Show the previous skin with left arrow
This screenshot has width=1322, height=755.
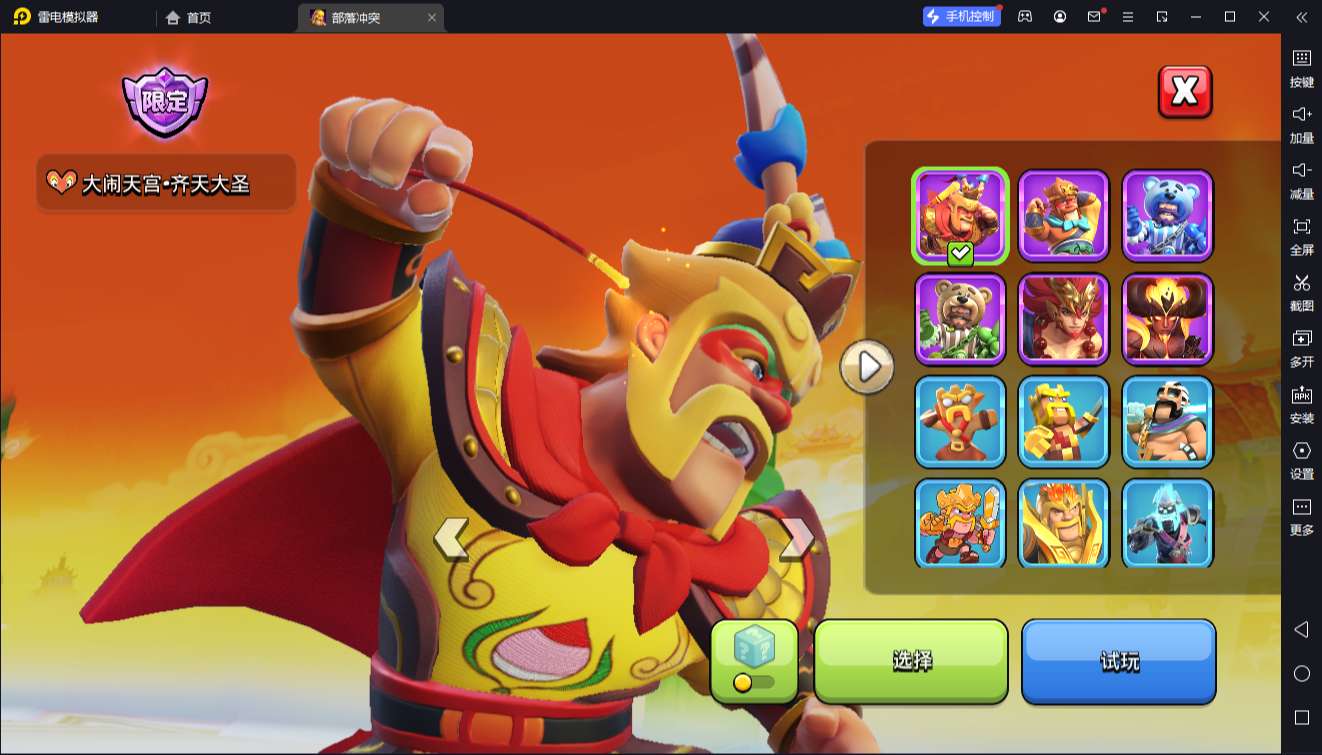[x=451, y=538]
